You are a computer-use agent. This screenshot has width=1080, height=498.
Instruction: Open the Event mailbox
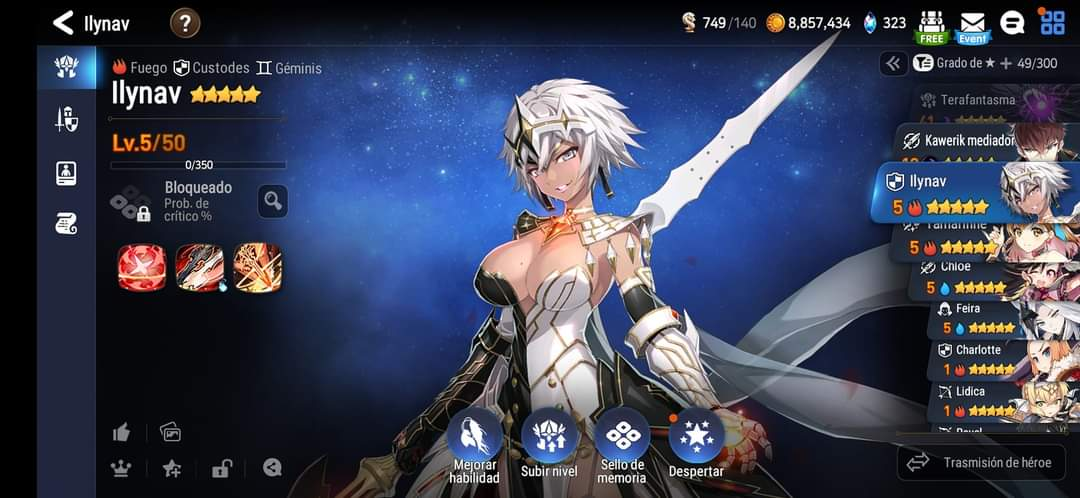coord(972,26)
